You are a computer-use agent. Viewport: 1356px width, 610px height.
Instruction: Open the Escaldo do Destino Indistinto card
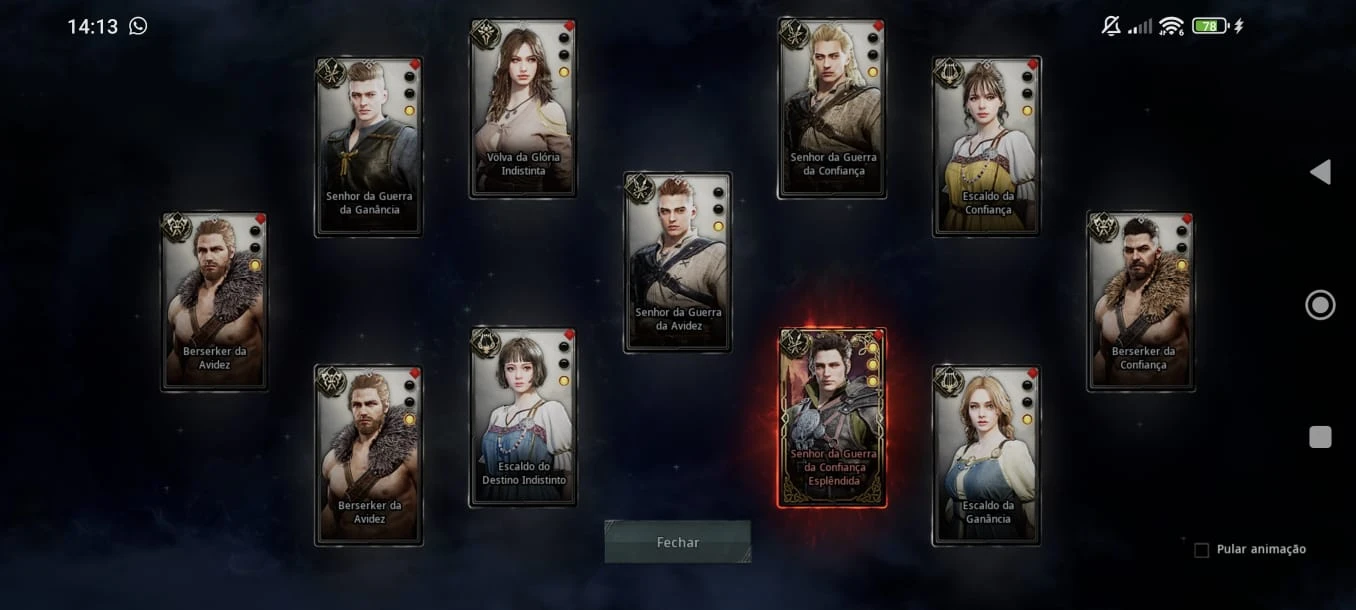523,417
